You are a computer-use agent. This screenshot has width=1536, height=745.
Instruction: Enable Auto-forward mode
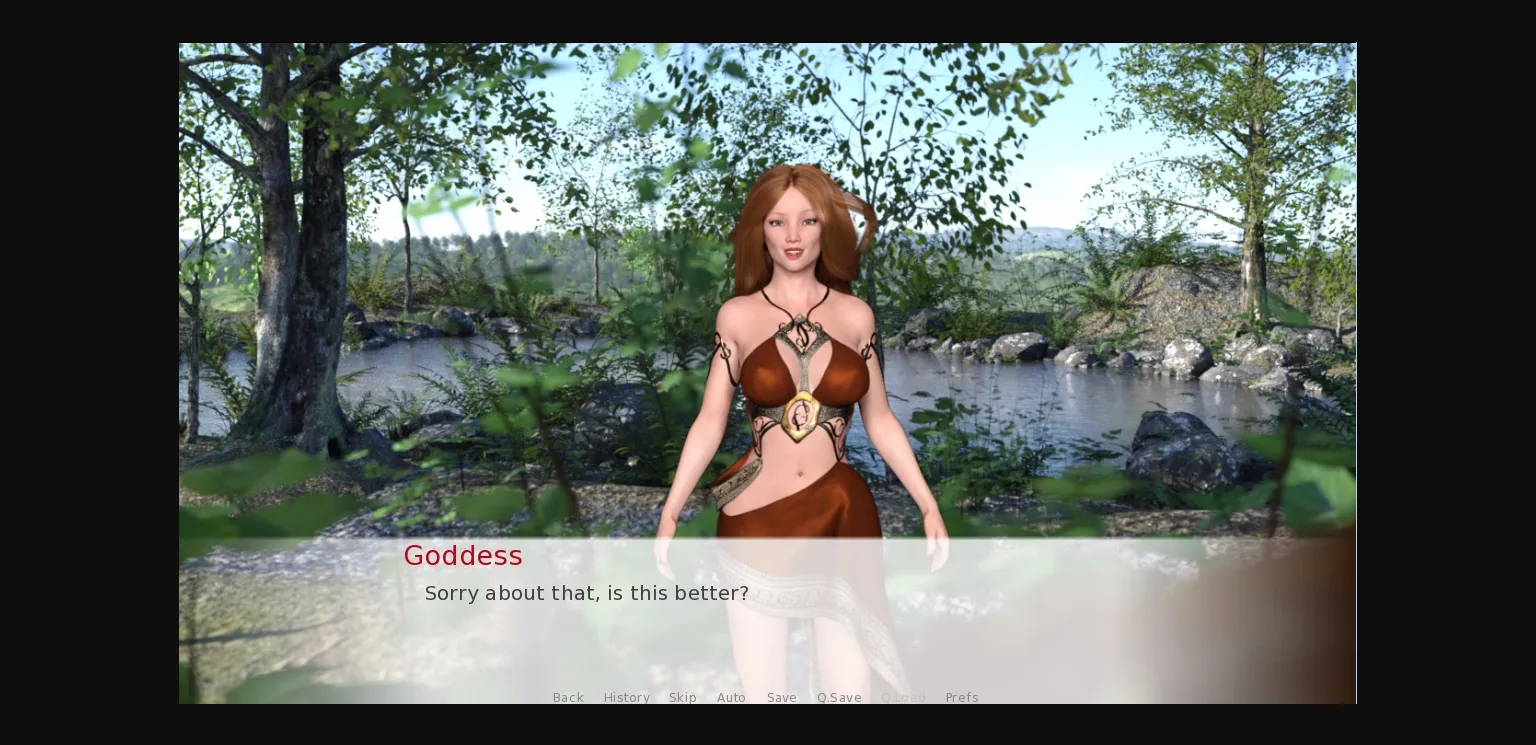[731, 697]
